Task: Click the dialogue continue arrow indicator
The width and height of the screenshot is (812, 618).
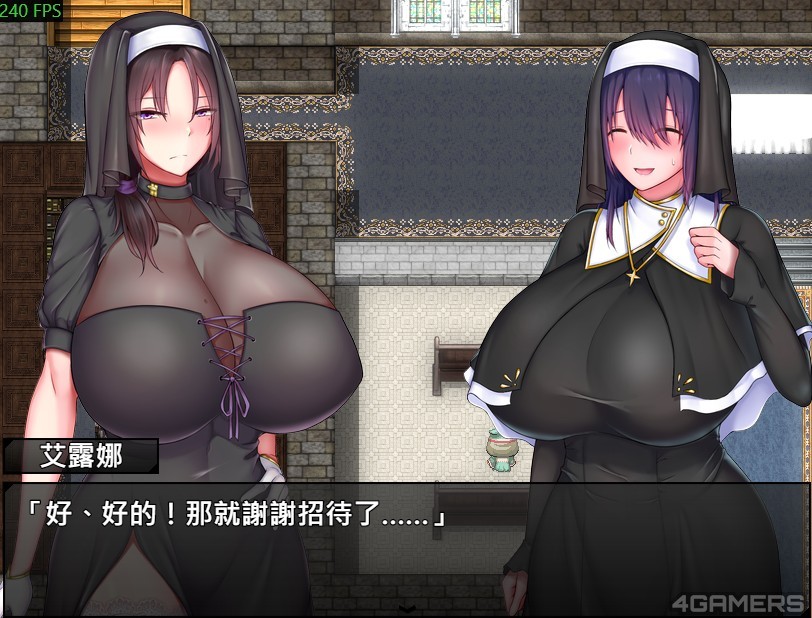Action: click(406, 608)
